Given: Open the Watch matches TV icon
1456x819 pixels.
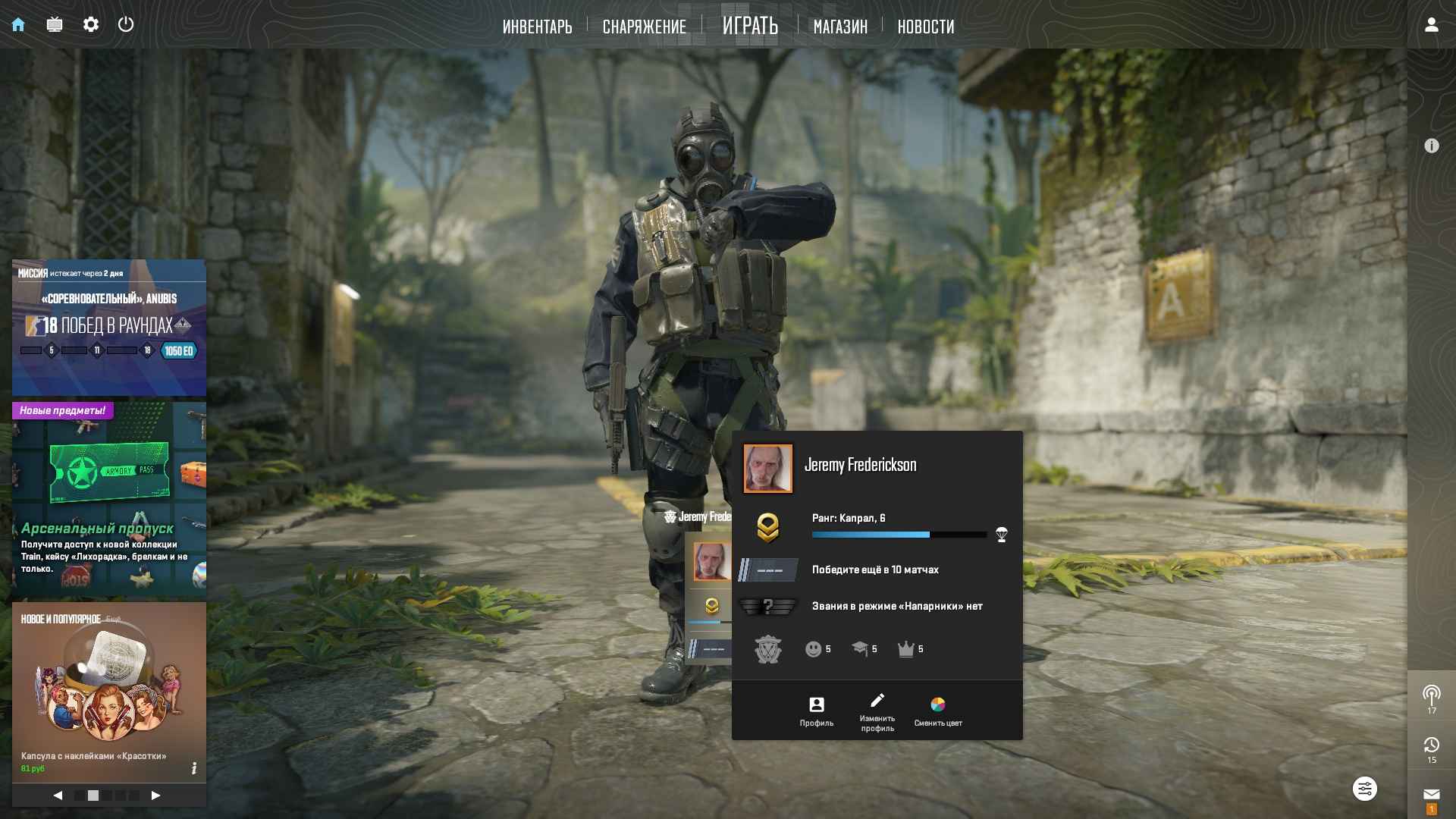Looking at the screenshot, I should point(53,24).
